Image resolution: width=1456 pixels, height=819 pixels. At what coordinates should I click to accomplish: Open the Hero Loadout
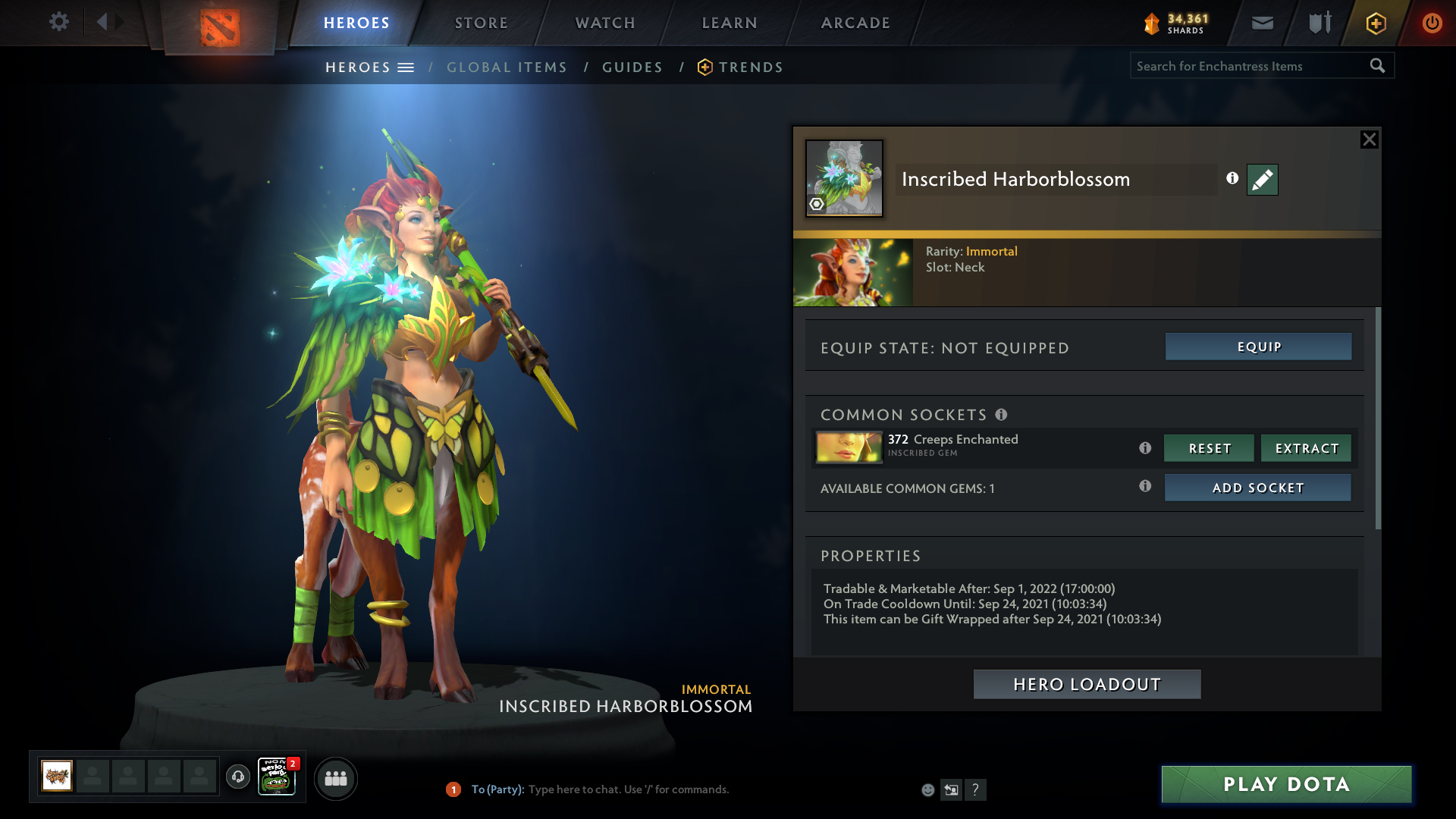pos(1087,684)
